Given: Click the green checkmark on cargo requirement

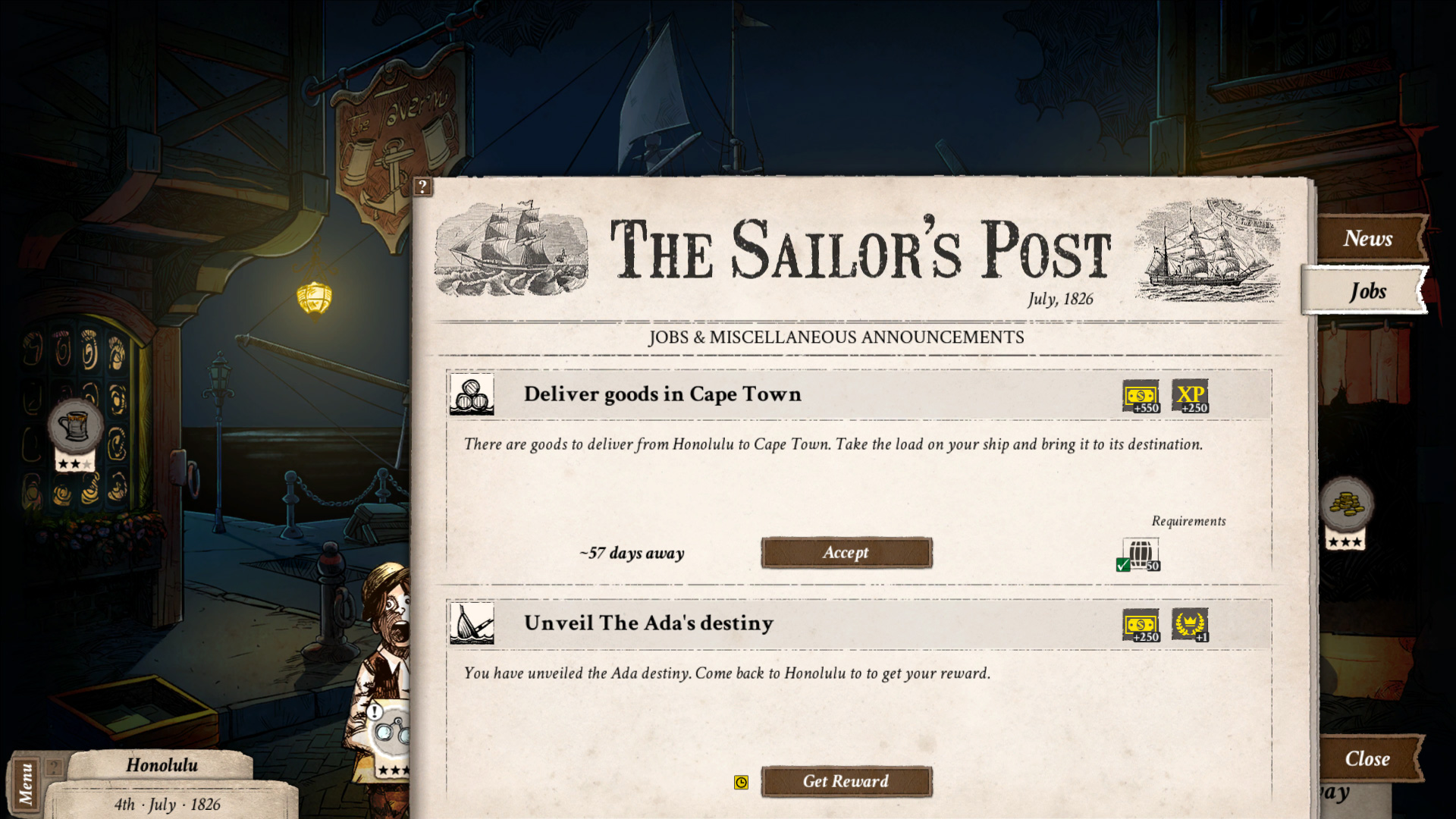Looking at the screenshot, I should pos(1125,564).
